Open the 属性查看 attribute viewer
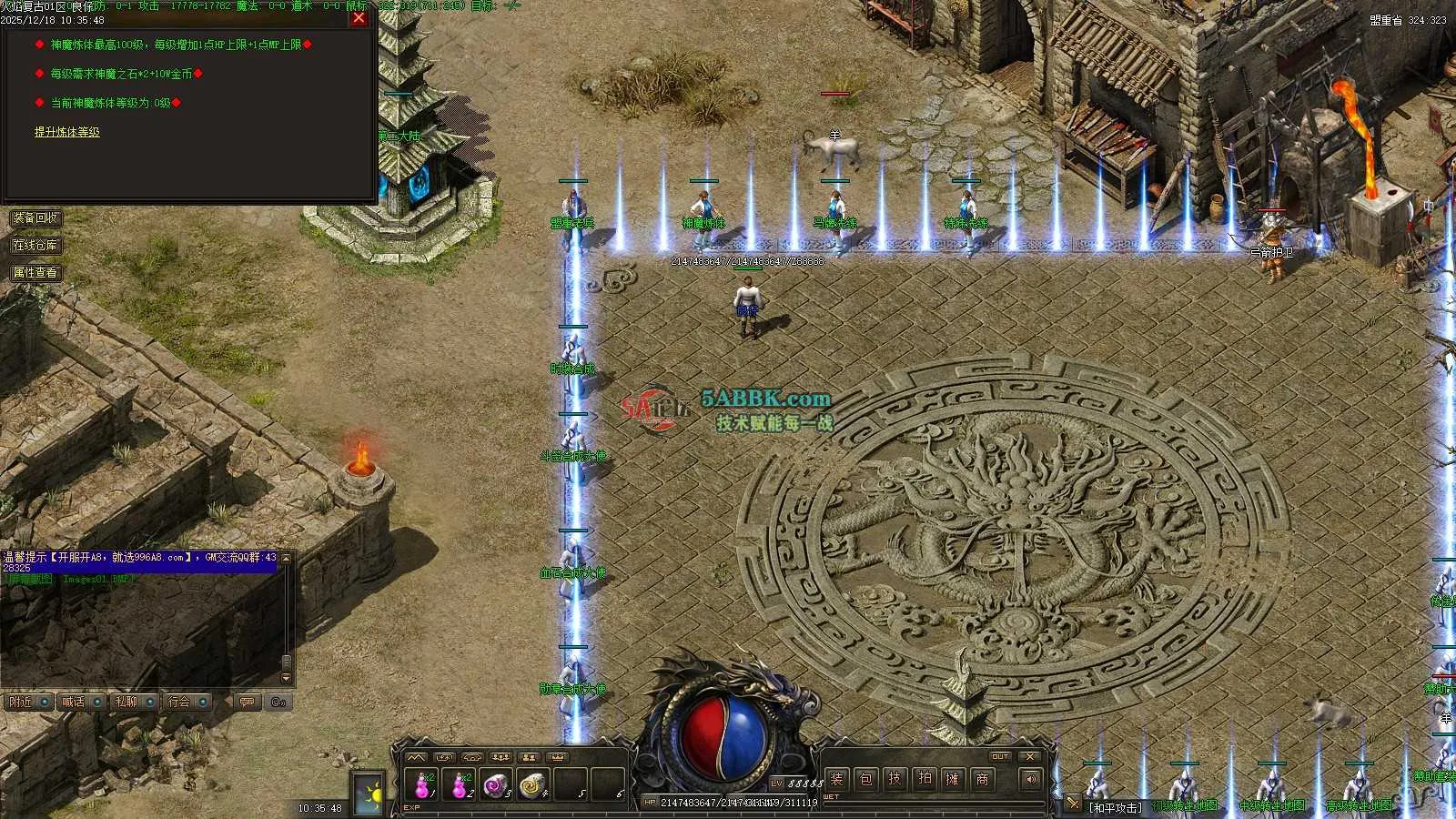 click(x=35, y=273)
